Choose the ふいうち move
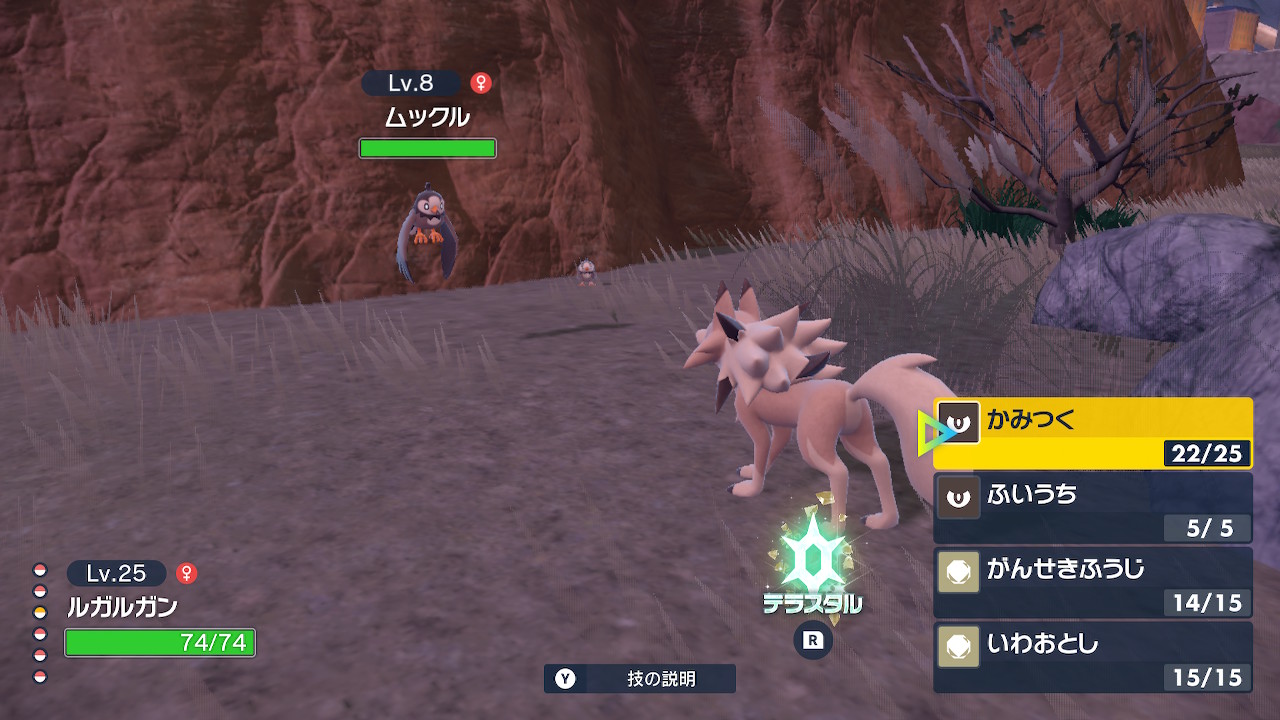 point(1092,507)
